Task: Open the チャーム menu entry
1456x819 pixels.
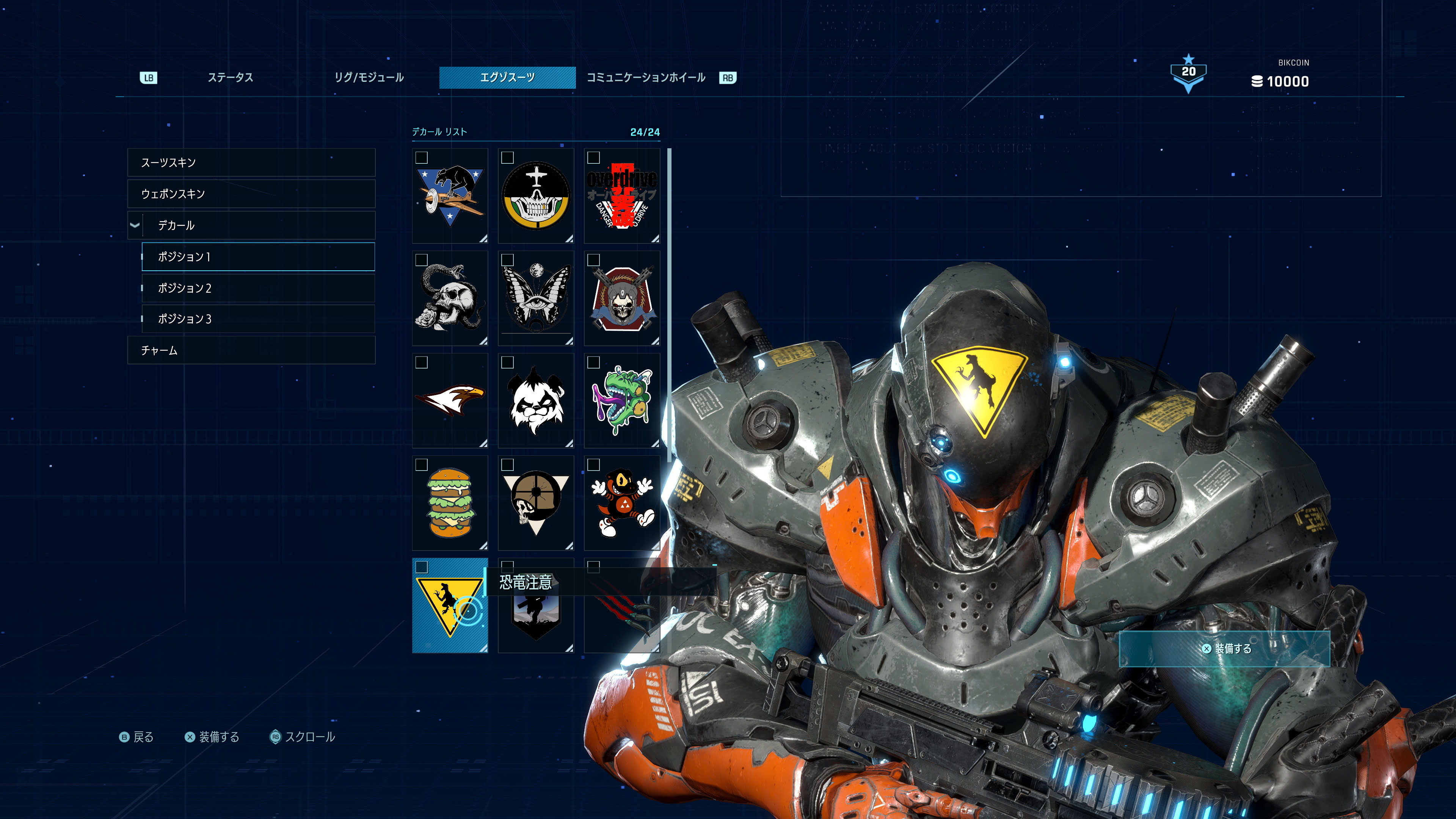Action: 251,350
